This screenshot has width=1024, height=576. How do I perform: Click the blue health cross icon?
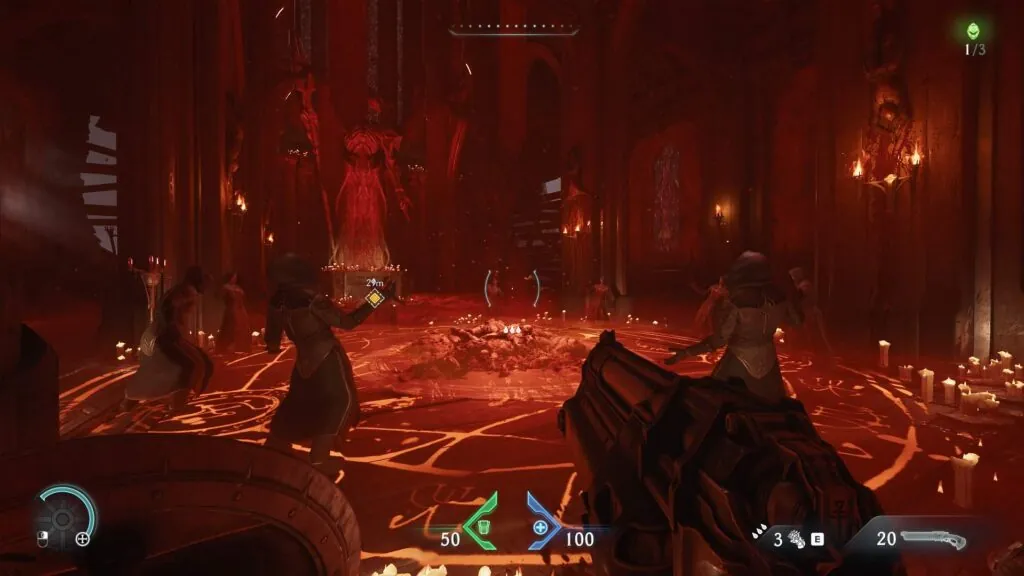(541, 526)
